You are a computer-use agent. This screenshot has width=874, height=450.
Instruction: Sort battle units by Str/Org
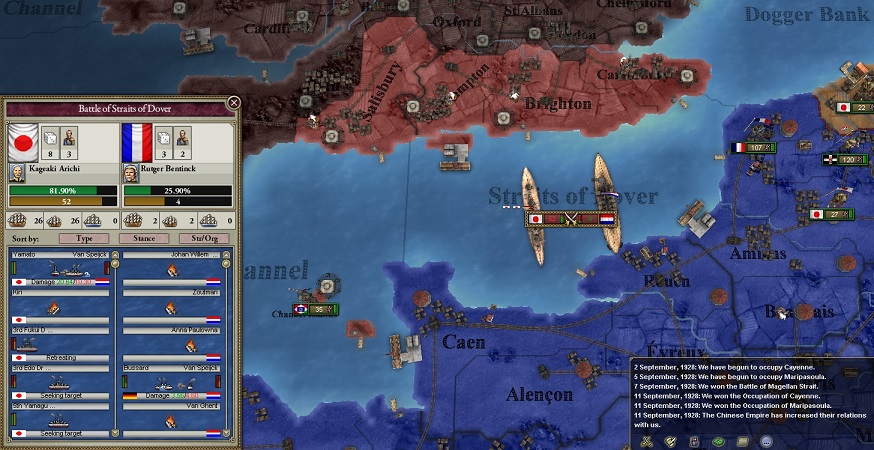[x=201, y=238]
